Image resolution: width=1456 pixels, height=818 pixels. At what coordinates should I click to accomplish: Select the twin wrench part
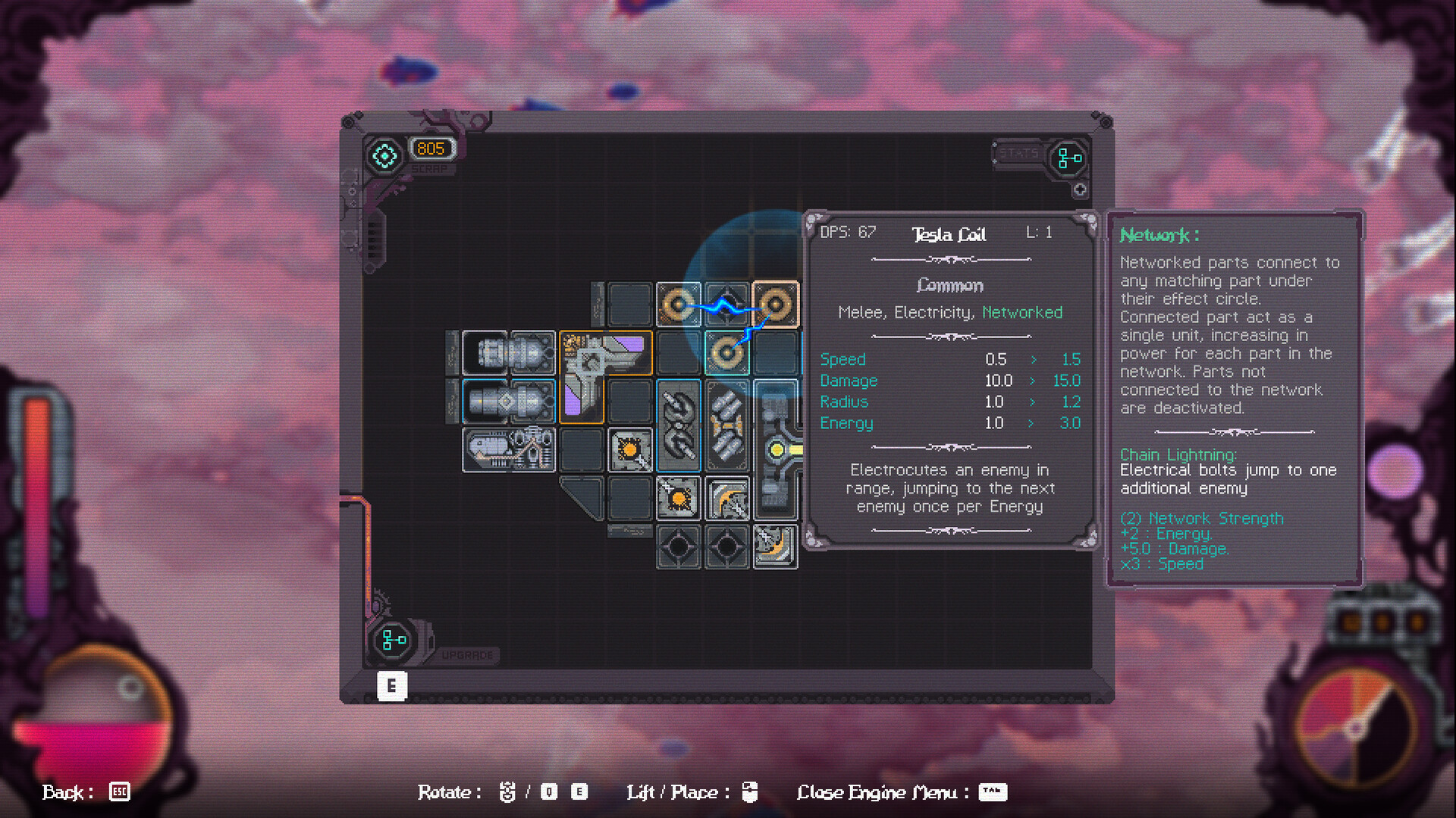click(678, 425)
